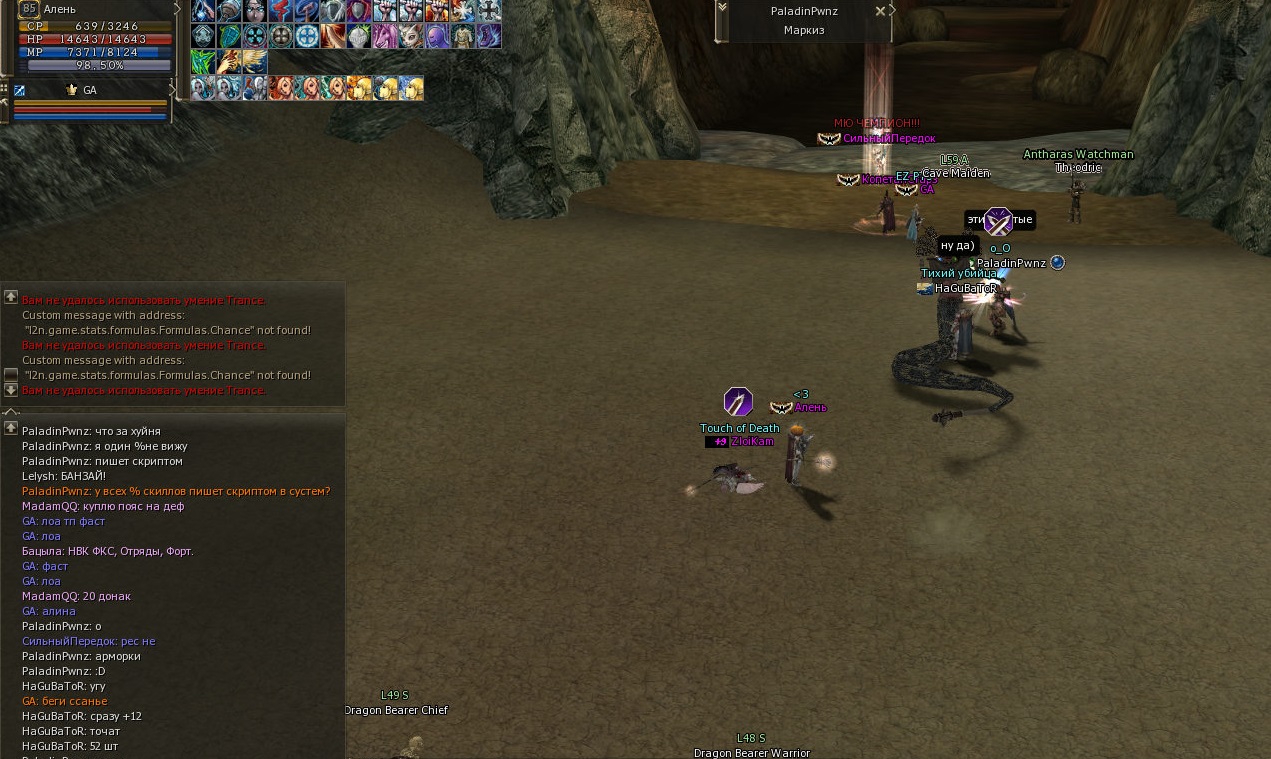Click the purple hooded figure buff icon
Screen dimensions: 1271x759
(437, 36)
